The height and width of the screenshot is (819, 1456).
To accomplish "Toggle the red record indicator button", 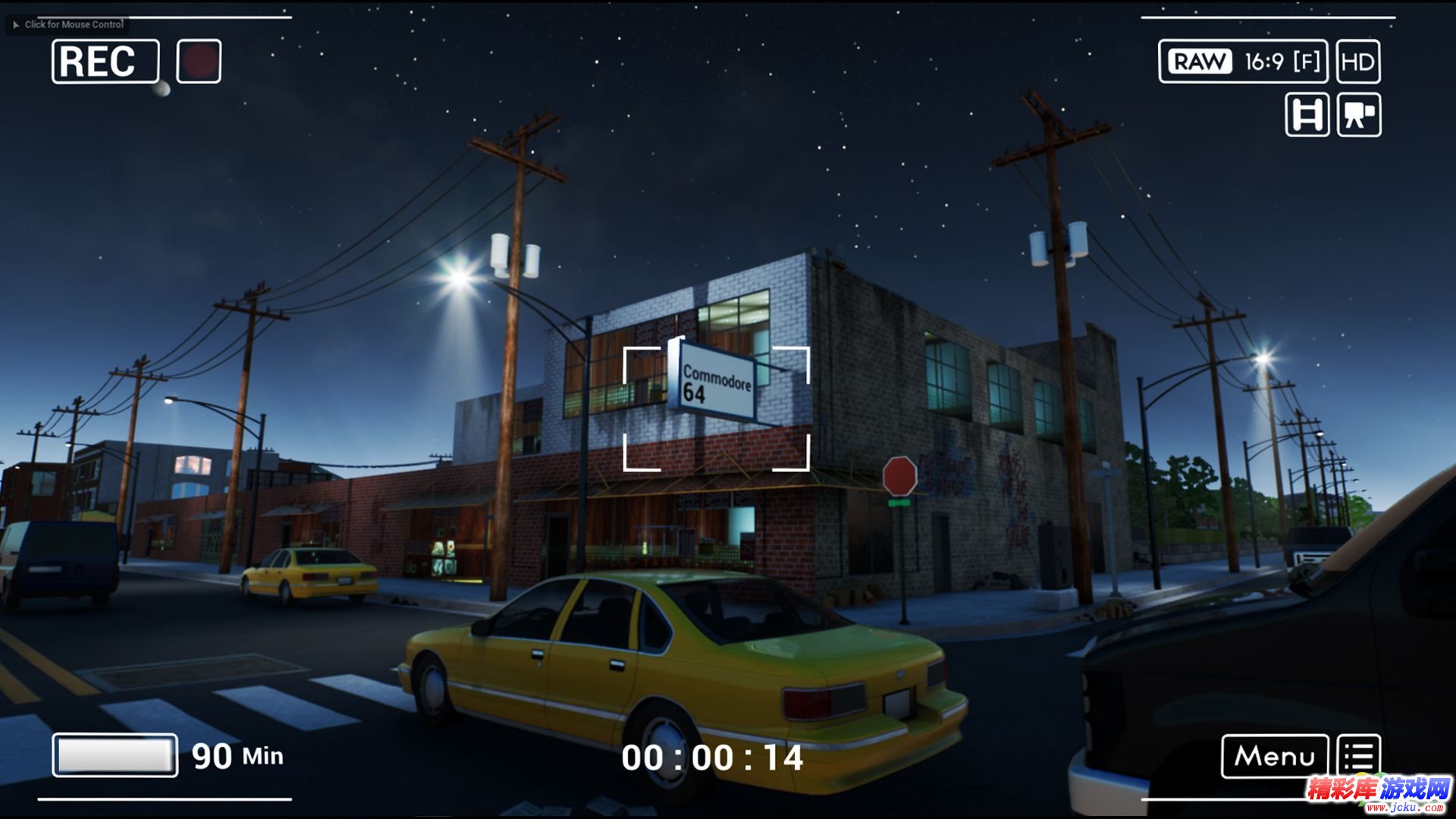I will [199, 61].
